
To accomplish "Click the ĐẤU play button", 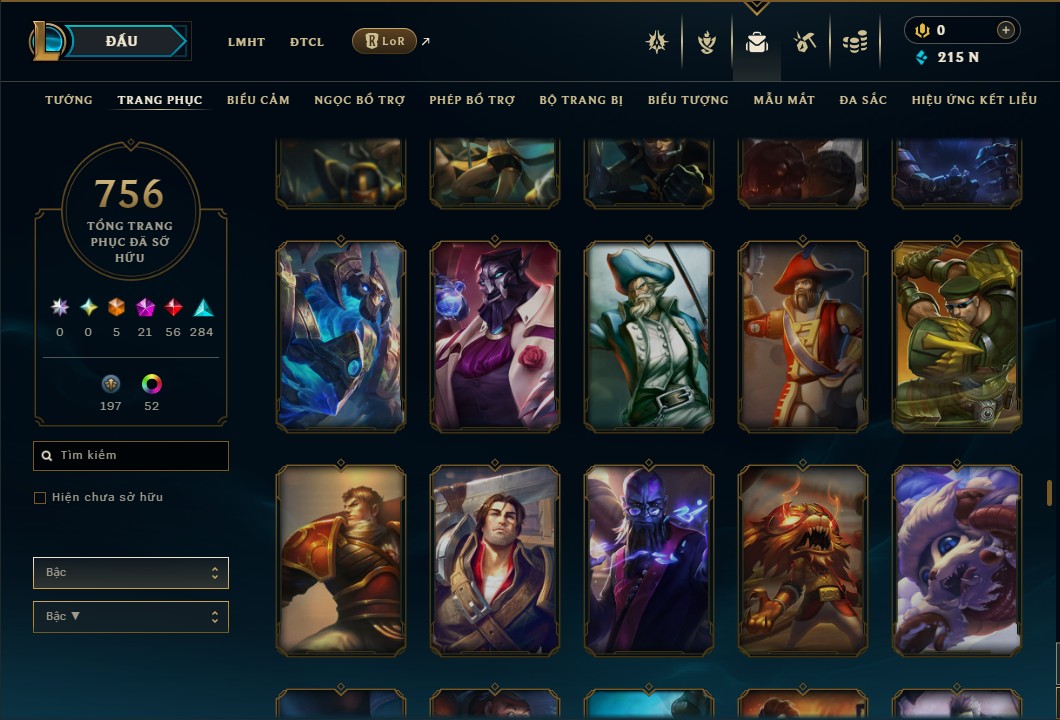I will (x=122, y=41).
